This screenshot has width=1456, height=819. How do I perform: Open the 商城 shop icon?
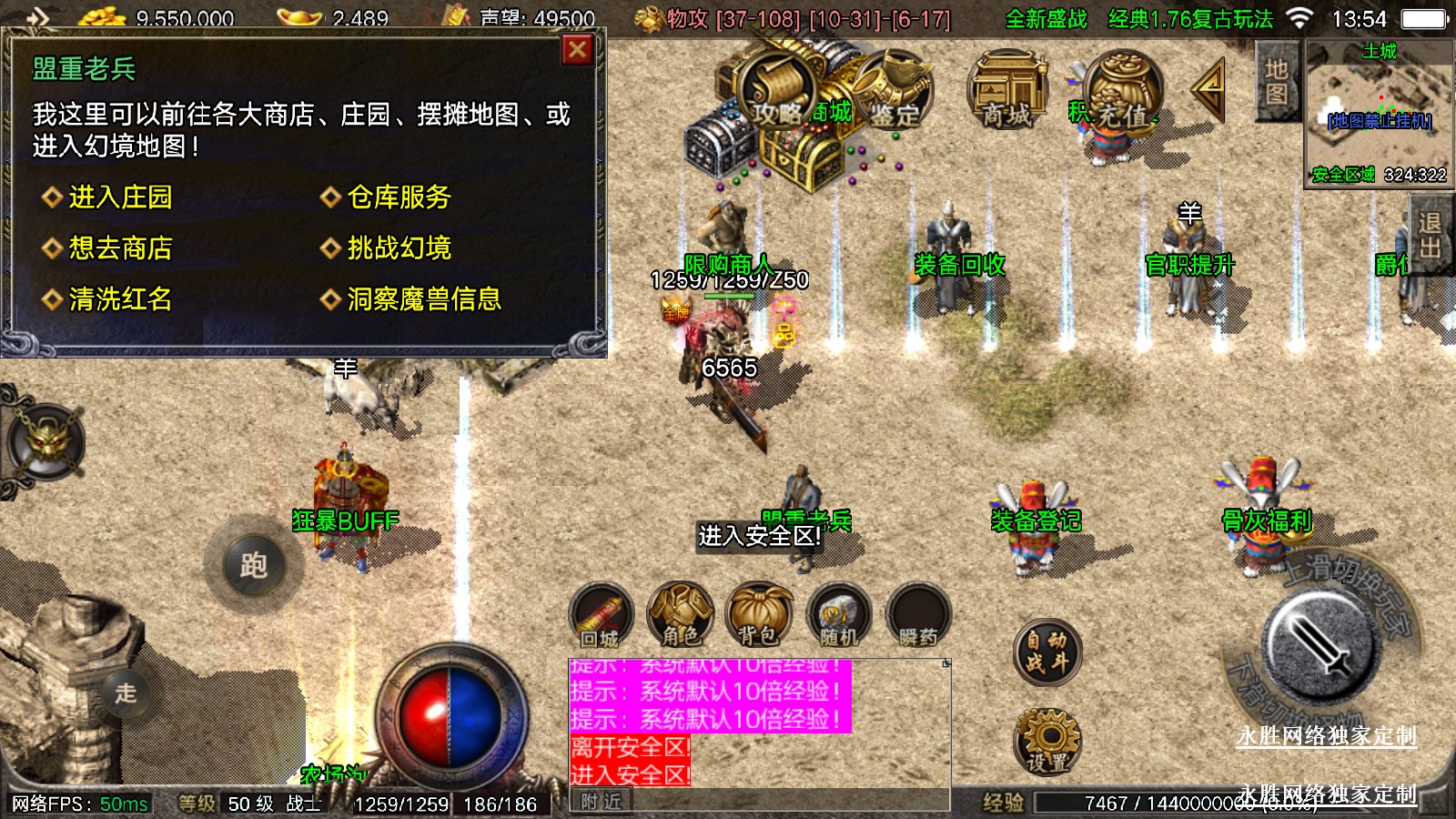coord(1006,91)
